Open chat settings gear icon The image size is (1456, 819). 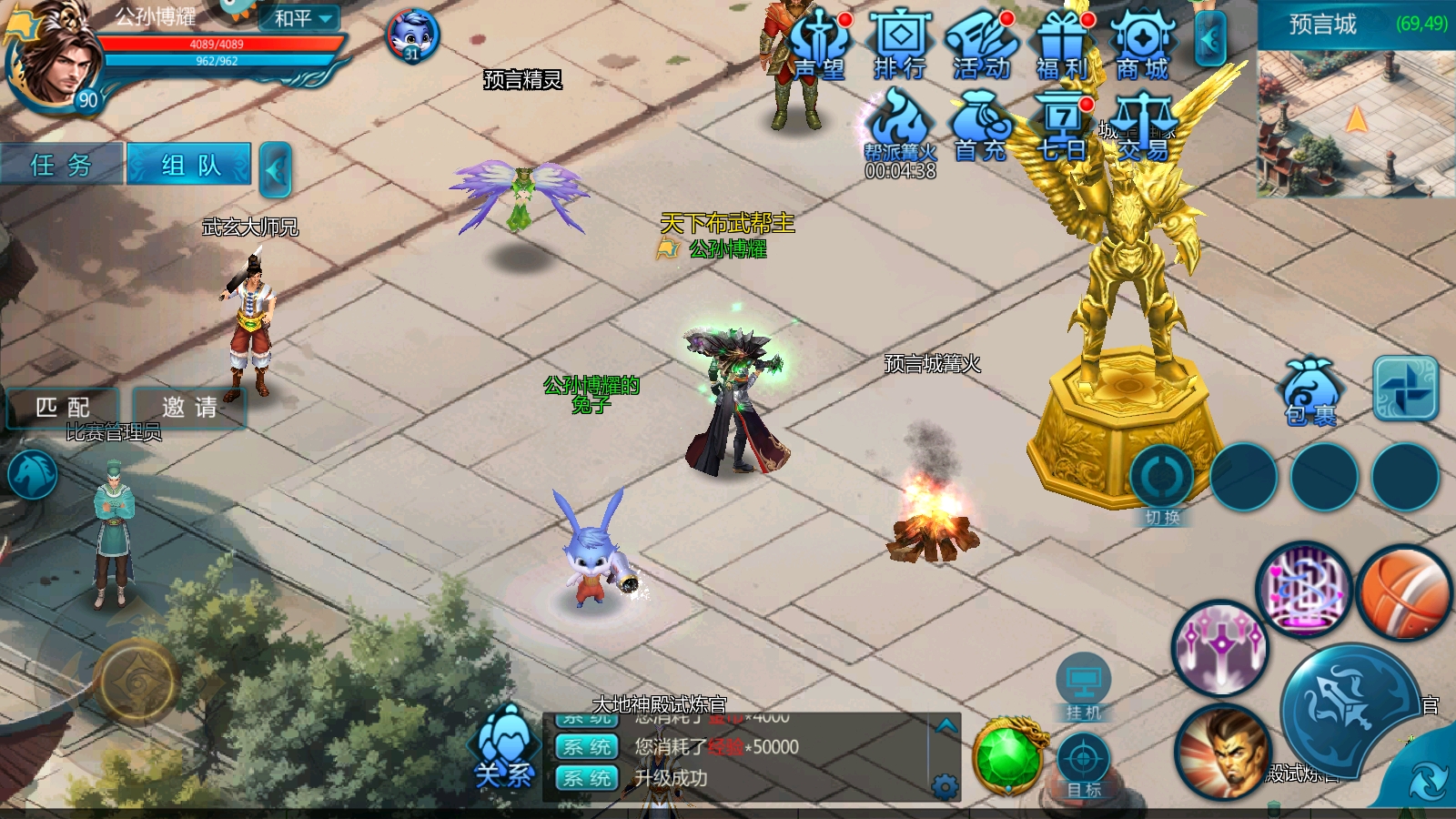(x=945, y=786)
